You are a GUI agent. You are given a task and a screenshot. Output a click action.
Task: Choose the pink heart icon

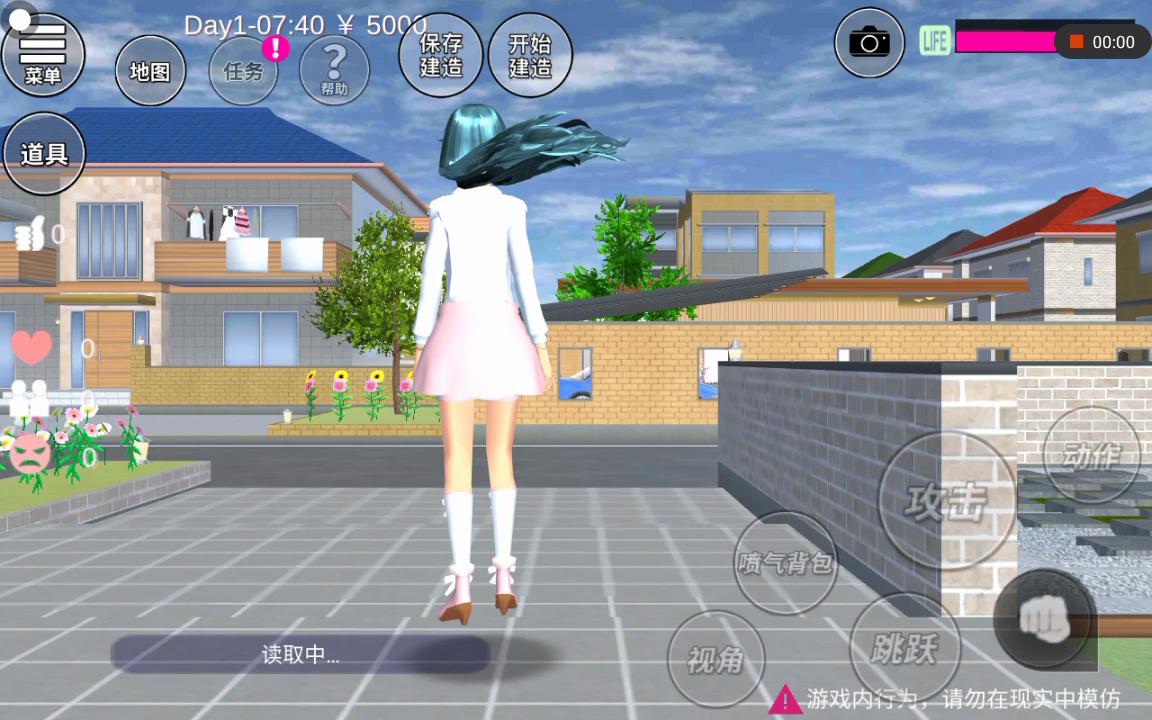pyautogui.click(x=31, y=347)
